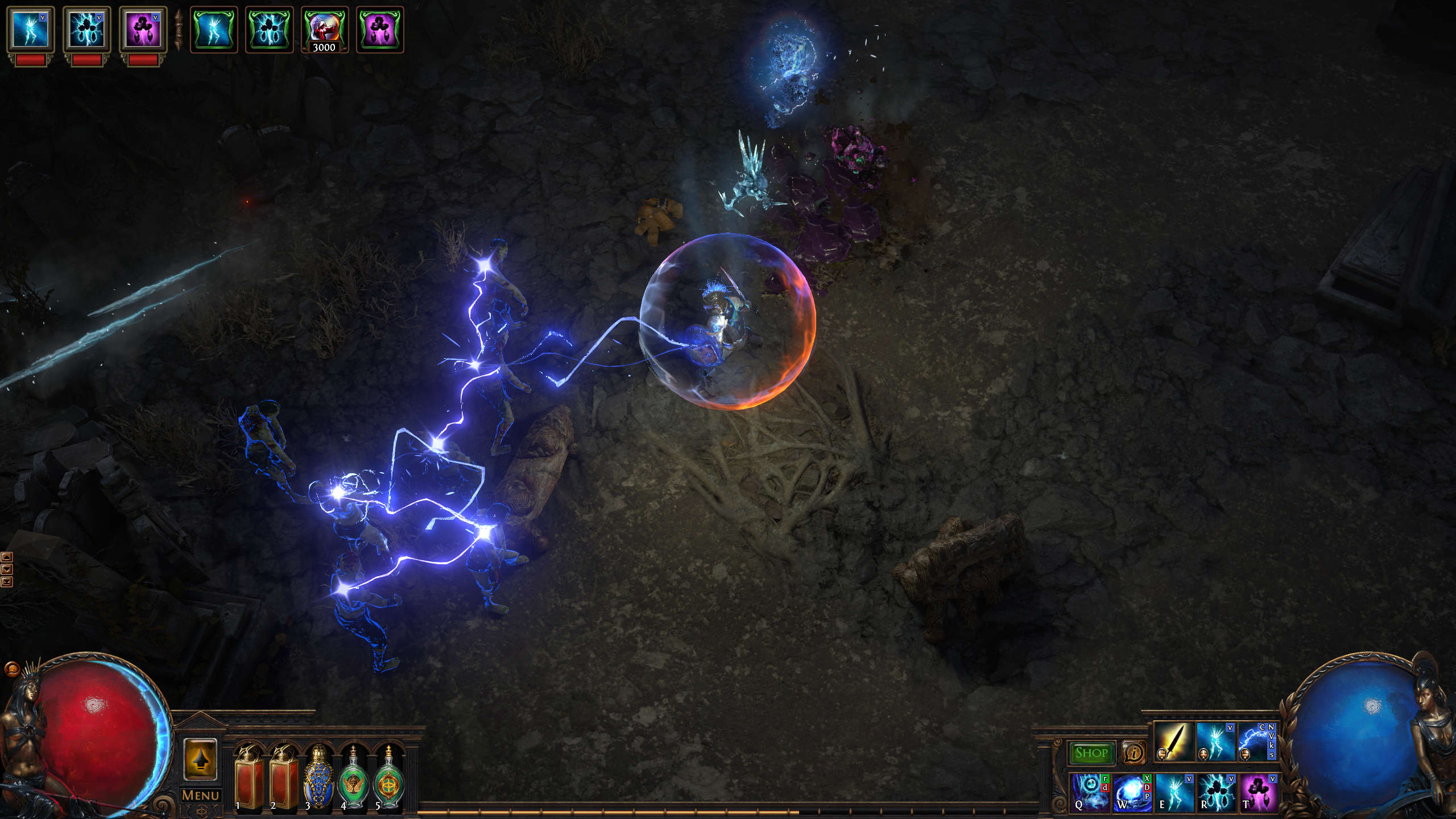Open the round info speech-bubble icon
This screenshot has width=1456, height=819.
click(1134, 753)
